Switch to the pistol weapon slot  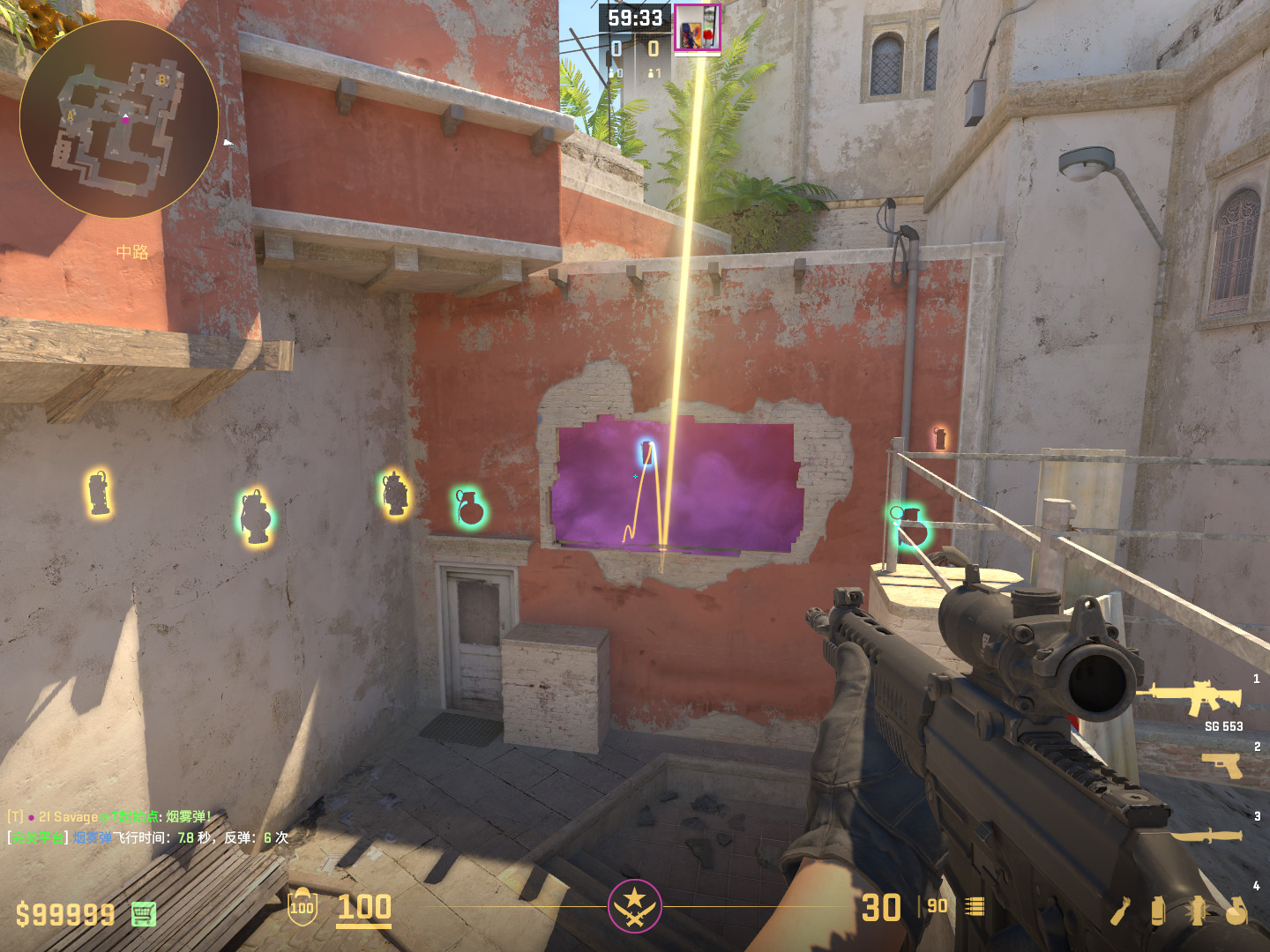(1222, 764)
